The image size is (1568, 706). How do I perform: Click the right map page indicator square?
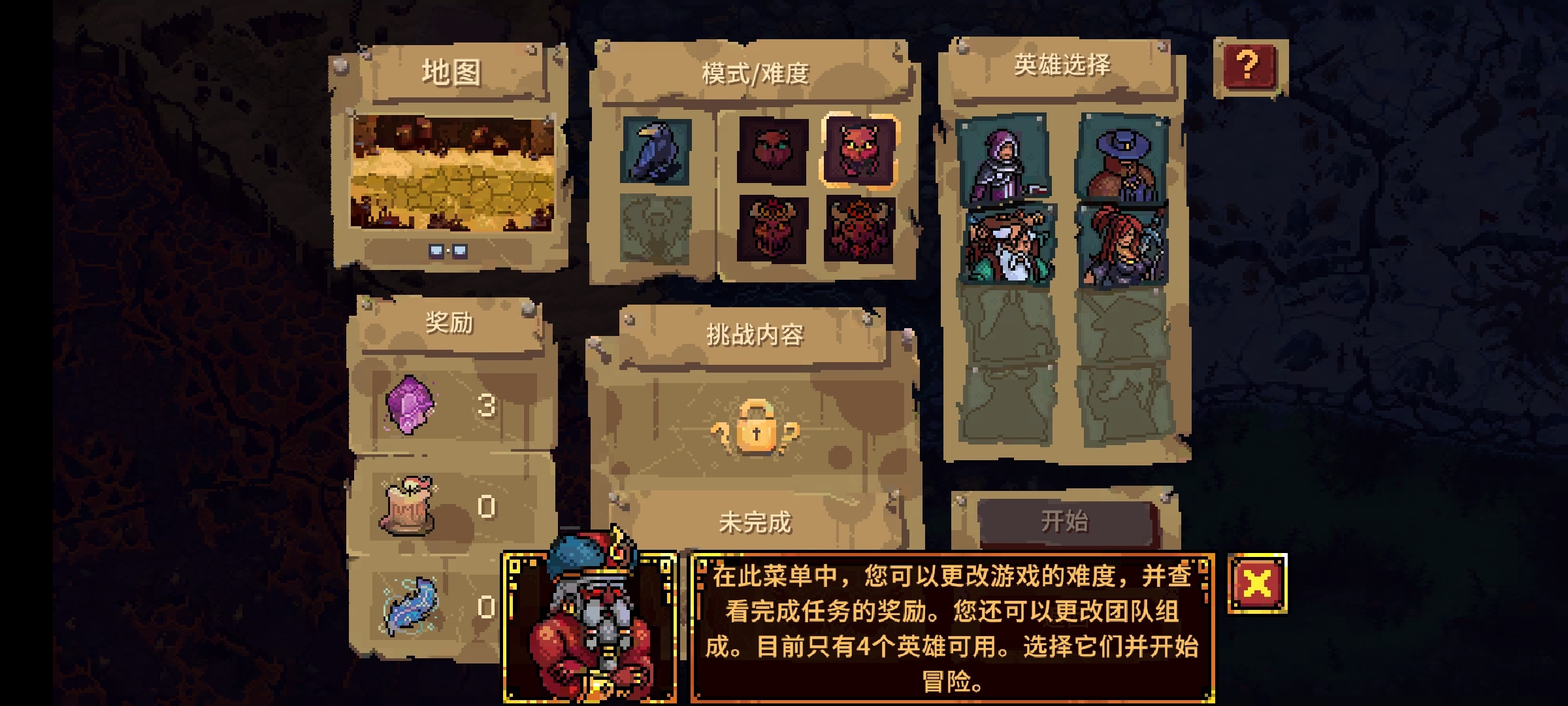coord(459,250)
